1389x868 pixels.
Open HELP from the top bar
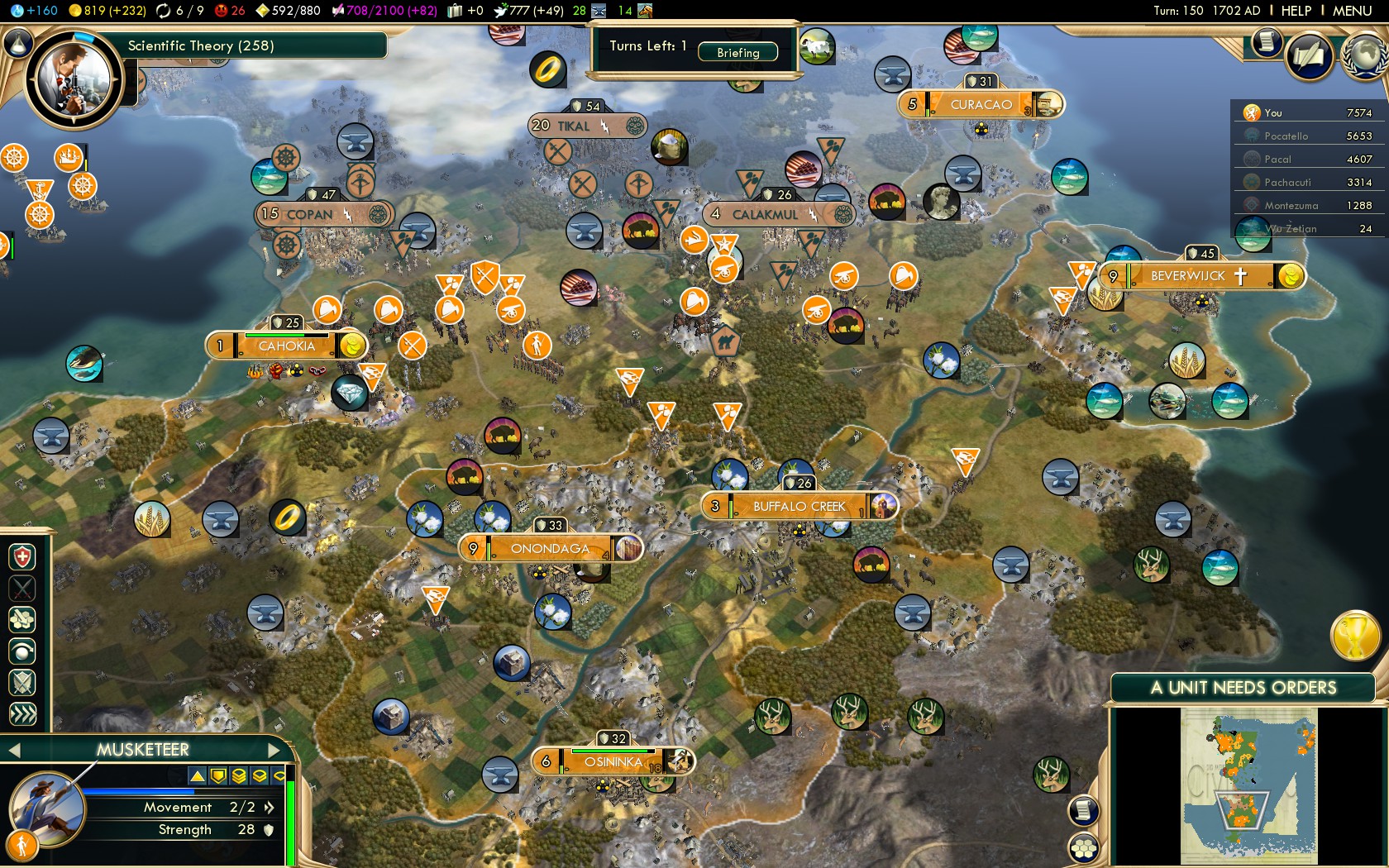click(x=1296, y=12)
